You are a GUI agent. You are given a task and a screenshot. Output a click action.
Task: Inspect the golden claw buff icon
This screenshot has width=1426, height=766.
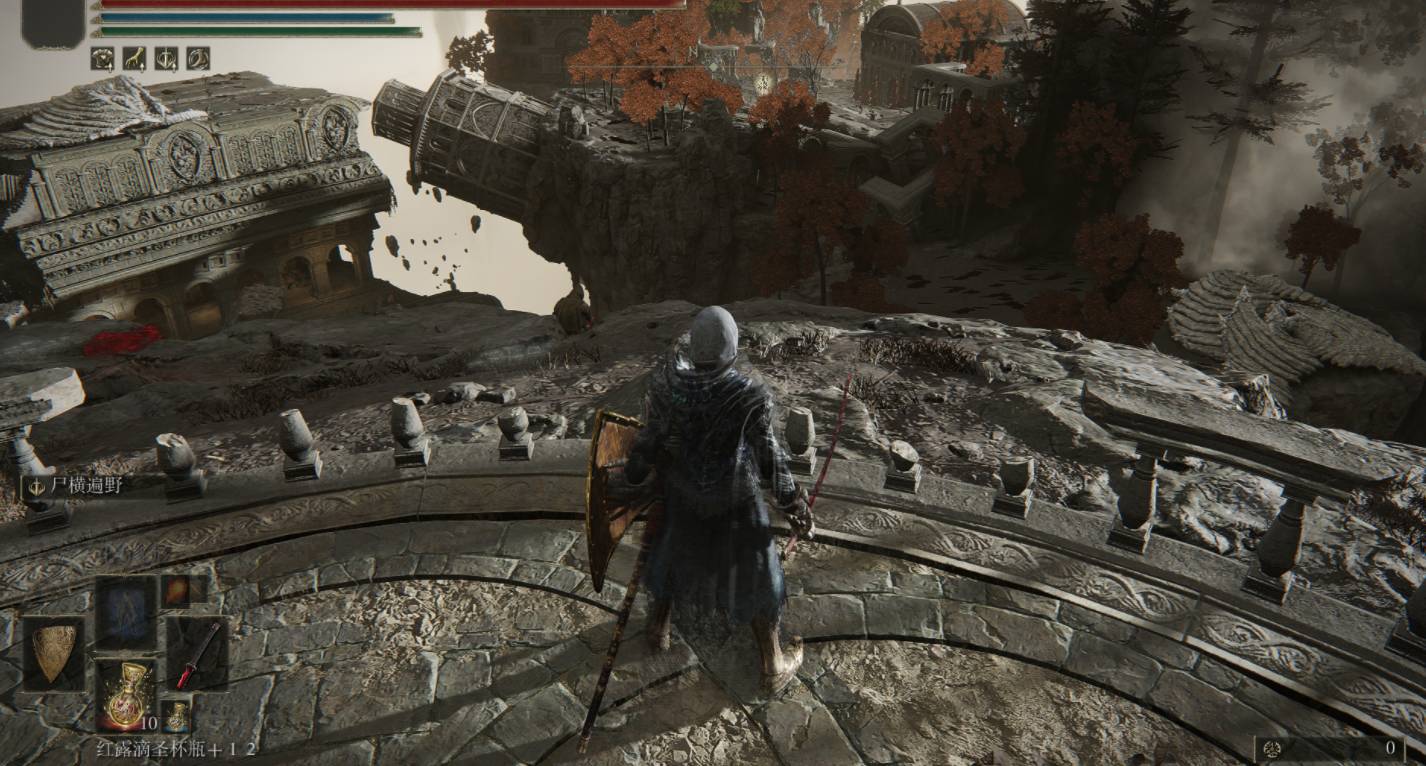[134, 59]
